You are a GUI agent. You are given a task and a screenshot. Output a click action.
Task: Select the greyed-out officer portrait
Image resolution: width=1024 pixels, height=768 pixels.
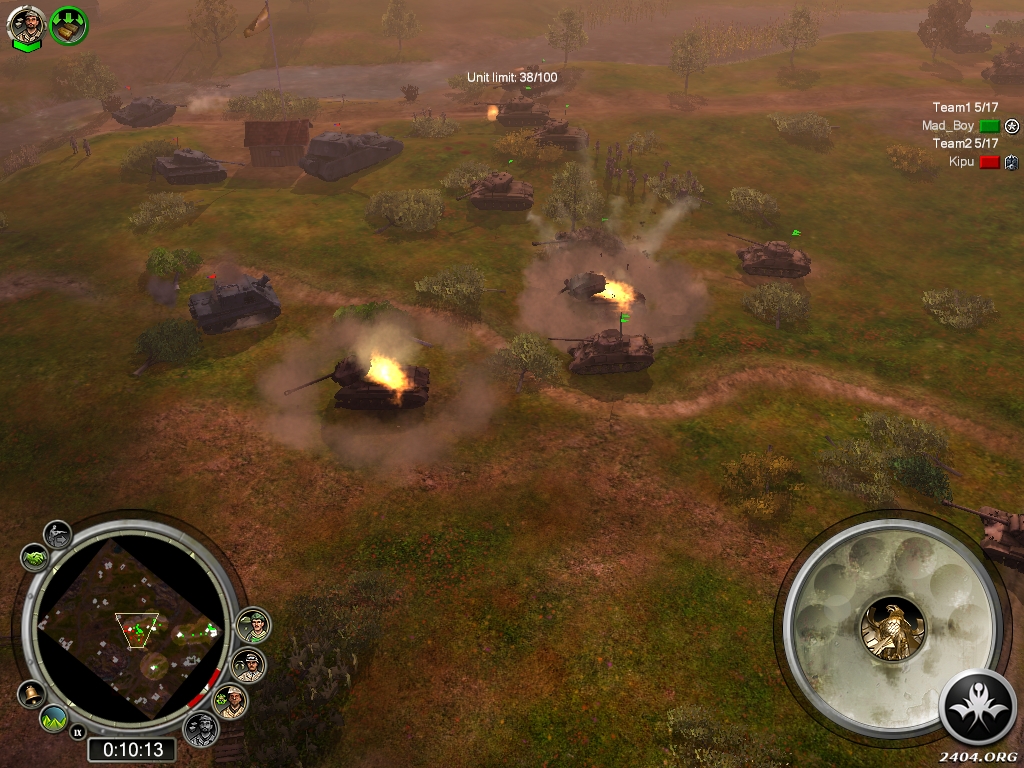coord(201,729)
